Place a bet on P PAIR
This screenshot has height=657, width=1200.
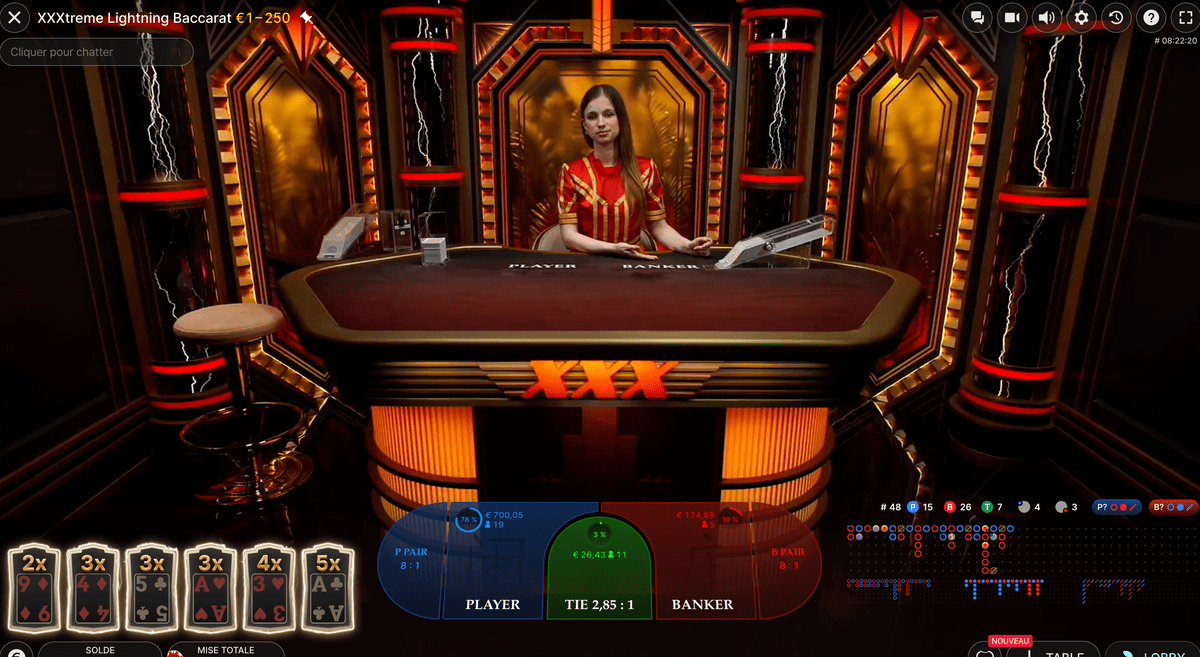[411, 560]
